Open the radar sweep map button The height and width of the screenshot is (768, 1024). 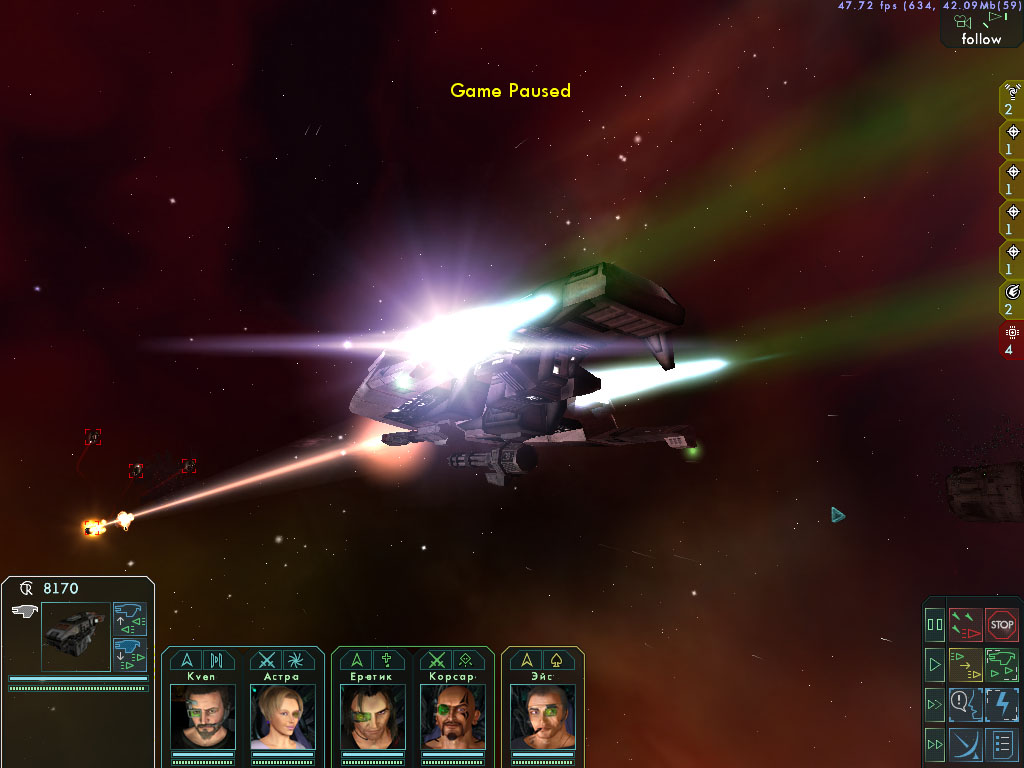coord(966,744)
